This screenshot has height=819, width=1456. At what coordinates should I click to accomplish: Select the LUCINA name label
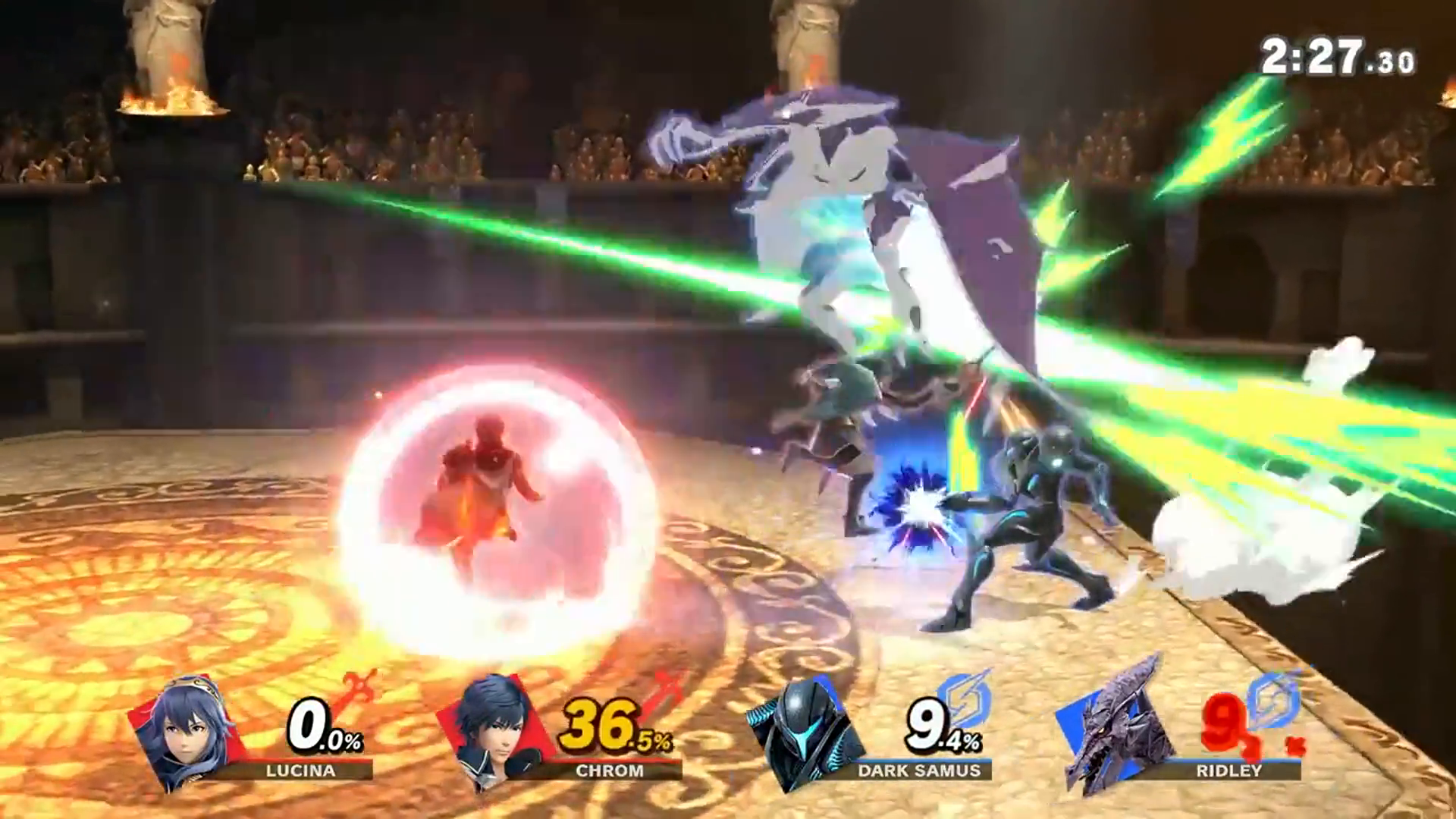[x=300, y=771]
